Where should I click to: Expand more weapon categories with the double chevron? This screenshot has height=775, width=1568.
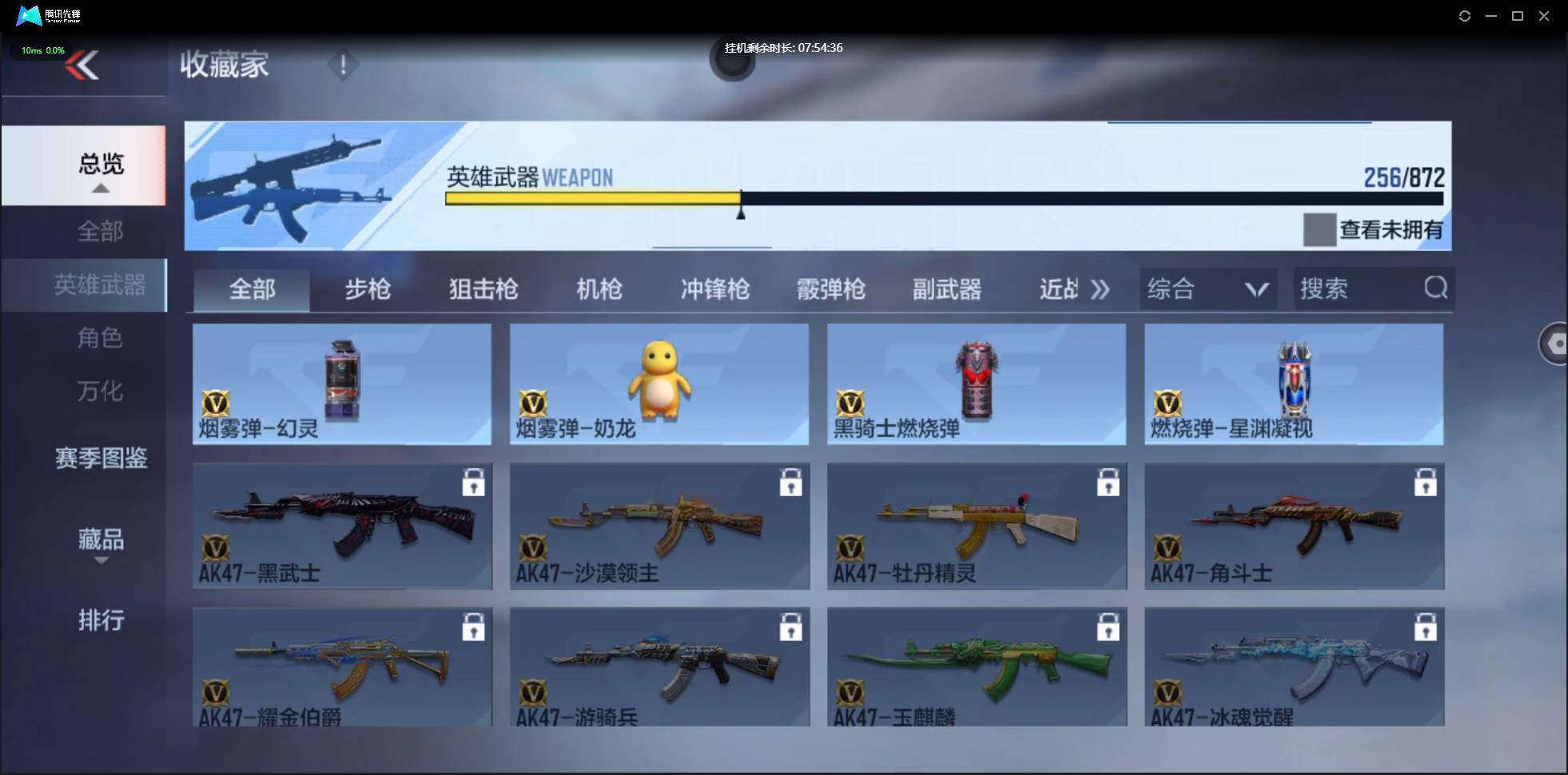[x=1101, y=289]
